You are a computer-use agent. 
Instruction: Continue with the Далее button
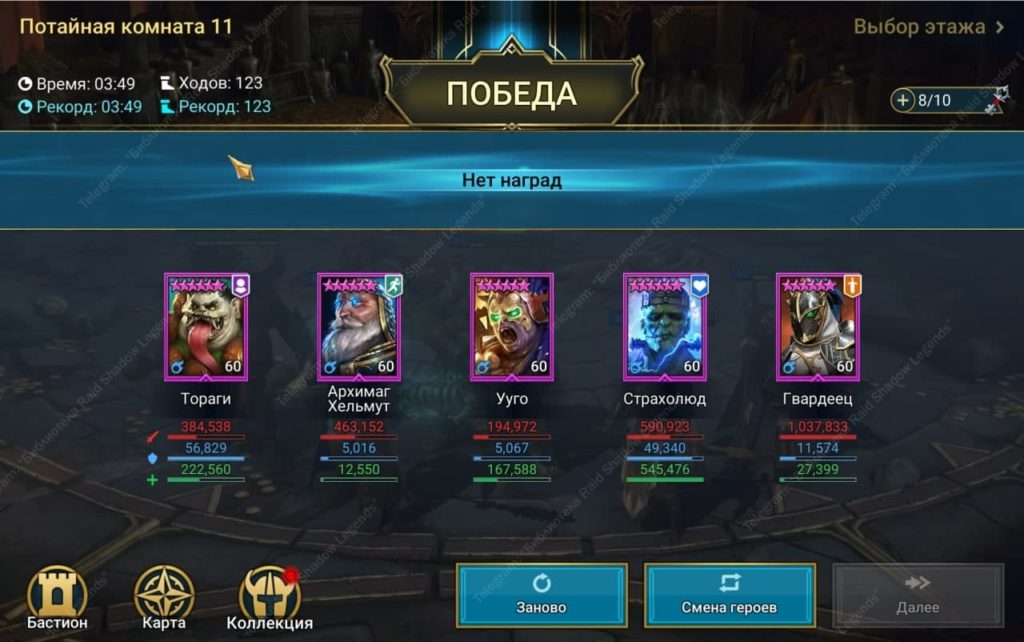pyautogui.click(x=917, y=595)
